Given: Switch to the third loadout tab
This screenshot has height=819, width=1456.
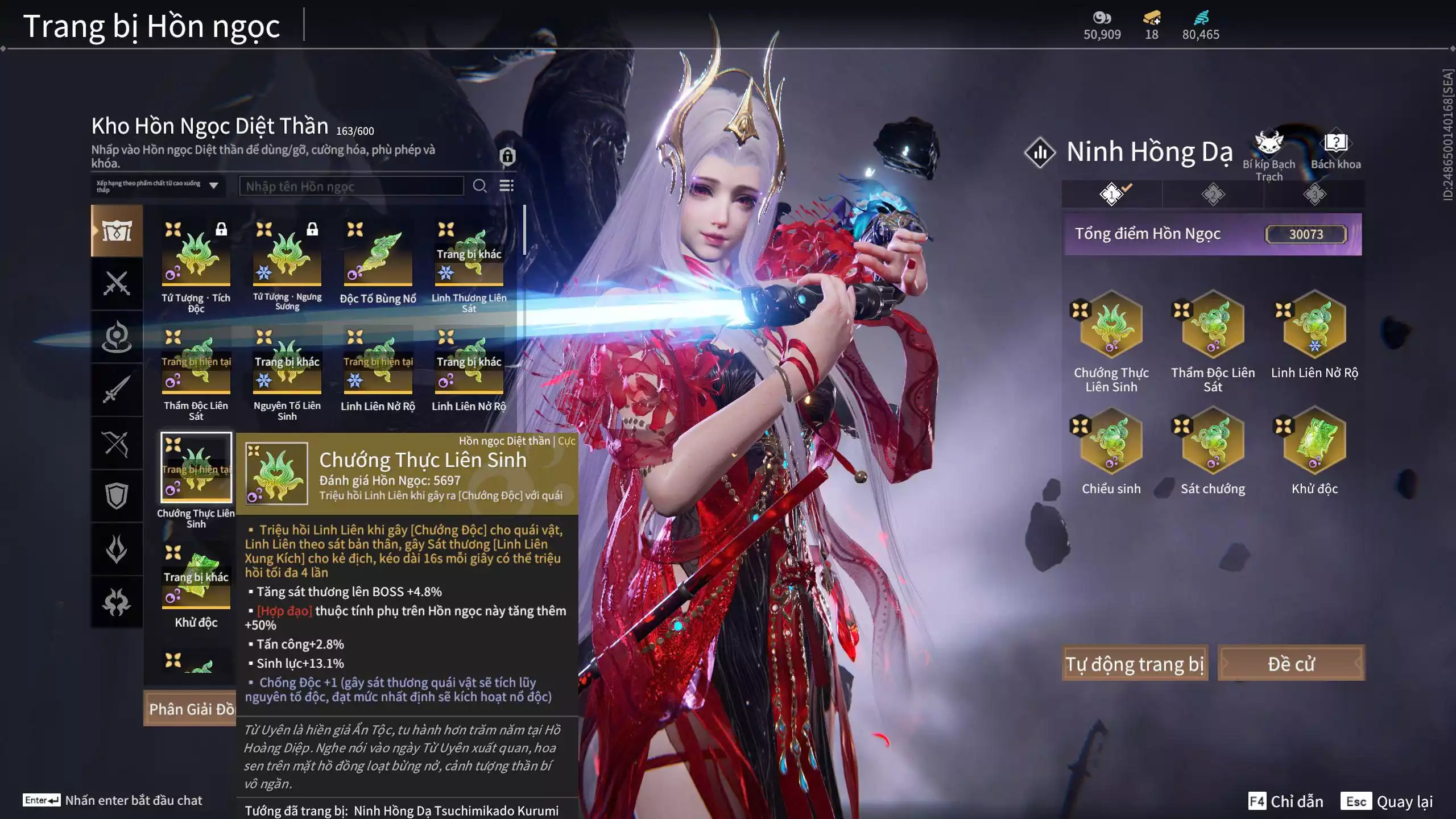Looking at the screenshot, I should [1314, 195].
